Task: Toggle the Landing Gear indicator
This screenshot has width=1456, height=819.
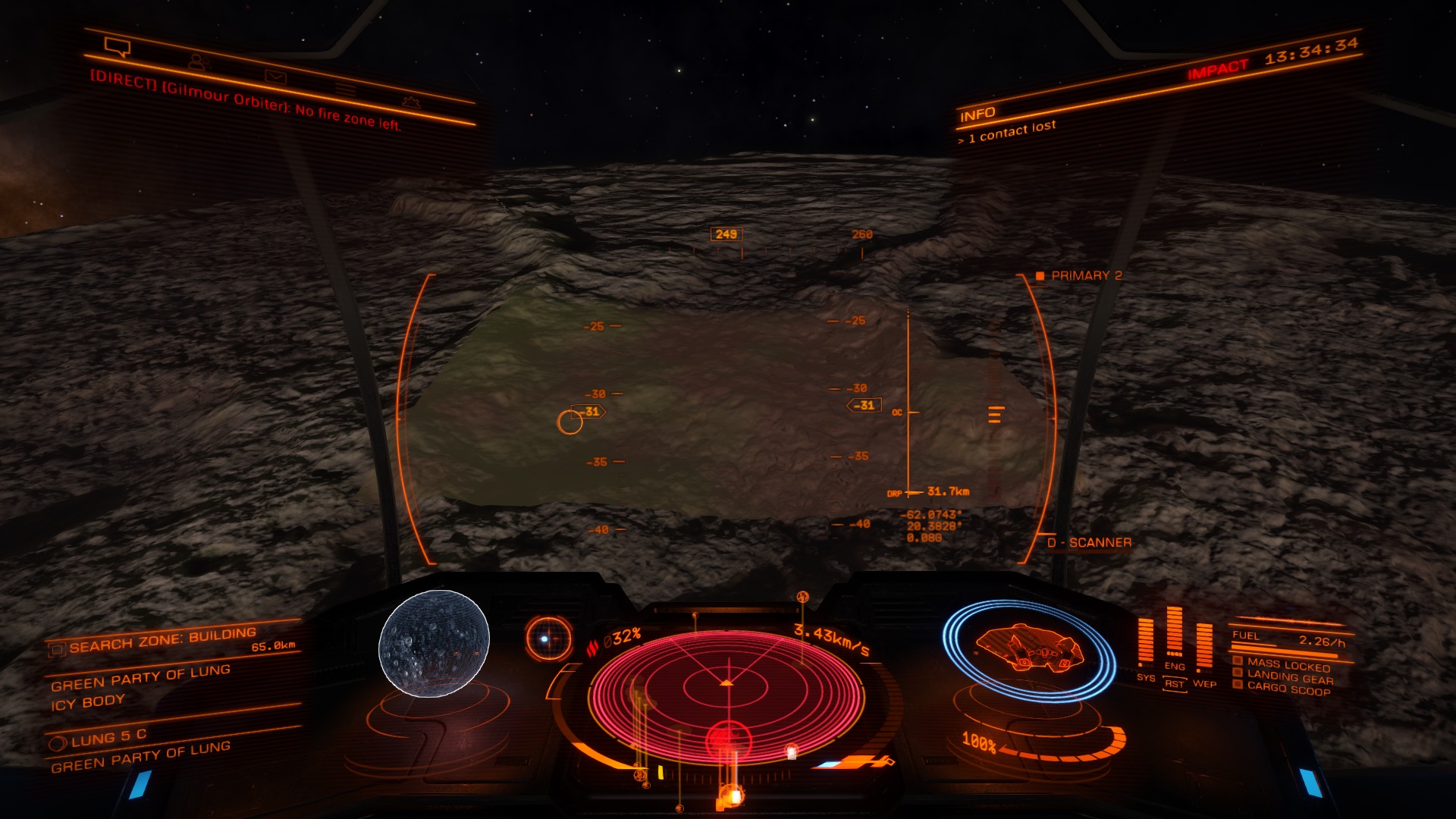Action: pyautogui.click(x=1288, y=676)
